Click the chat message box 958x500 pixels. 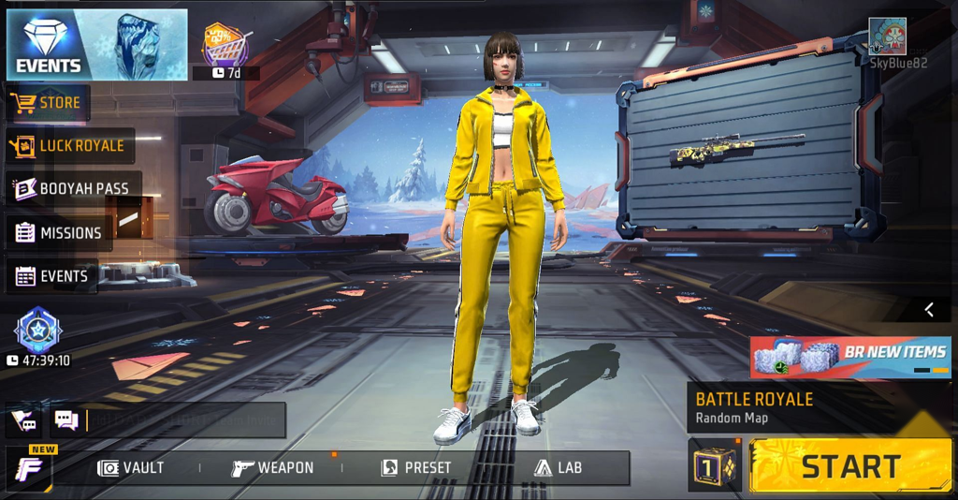coord(185,421)
